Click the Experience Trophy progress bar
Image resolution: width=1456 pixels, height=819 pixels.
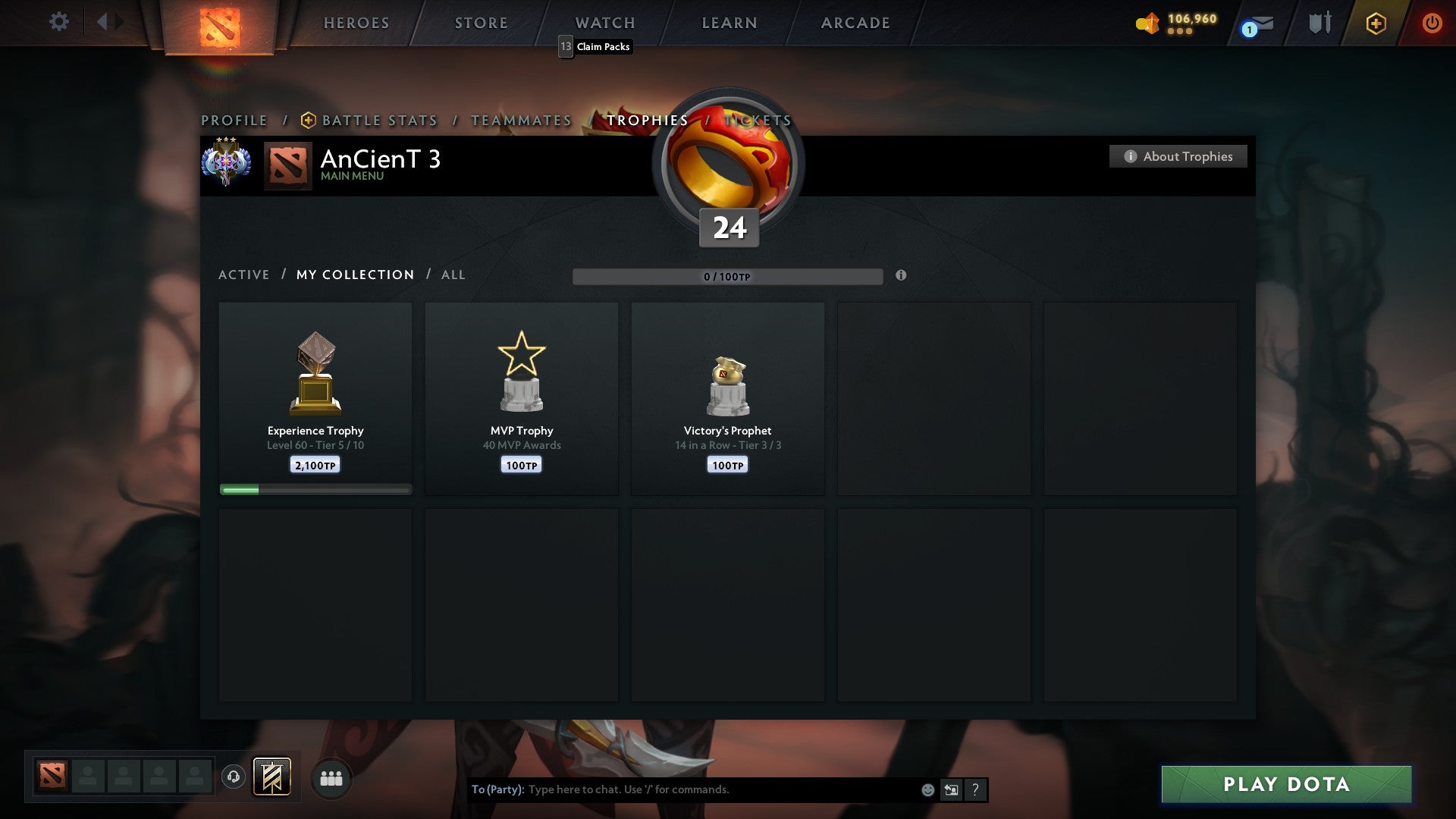315,489
